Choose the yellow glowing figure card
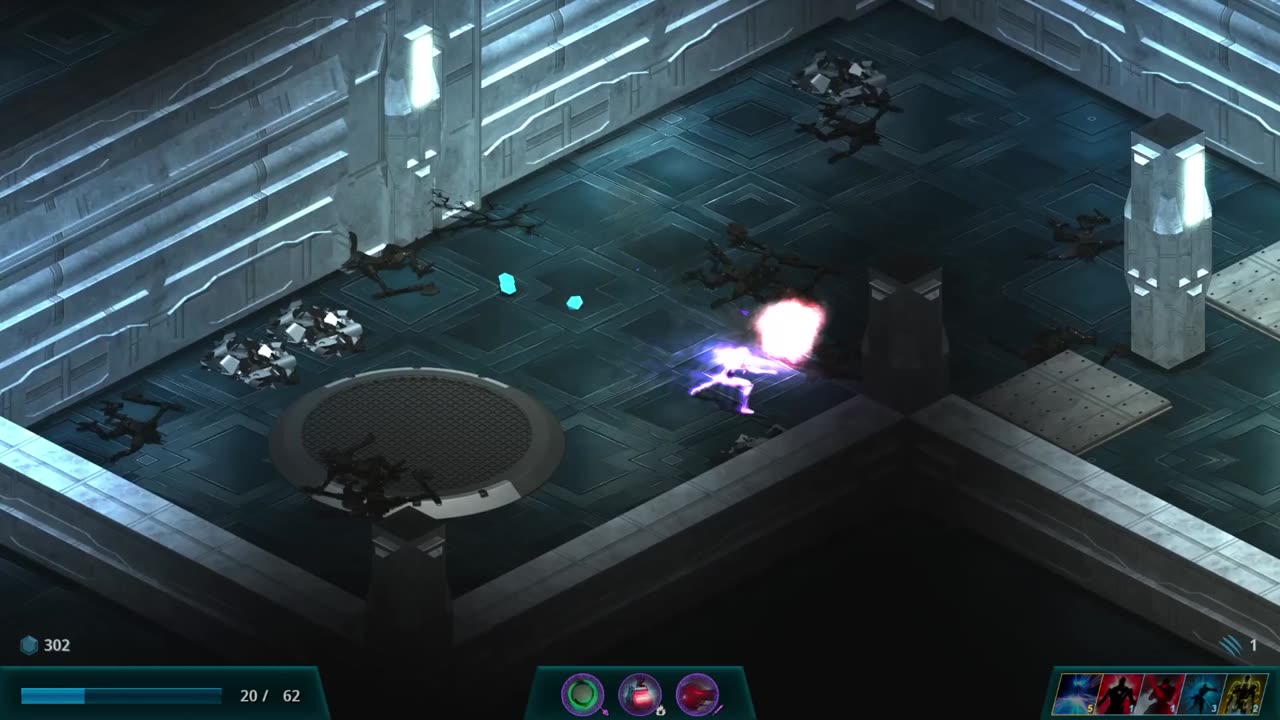Screen dimensions: 1280x720 [1241, 693]
